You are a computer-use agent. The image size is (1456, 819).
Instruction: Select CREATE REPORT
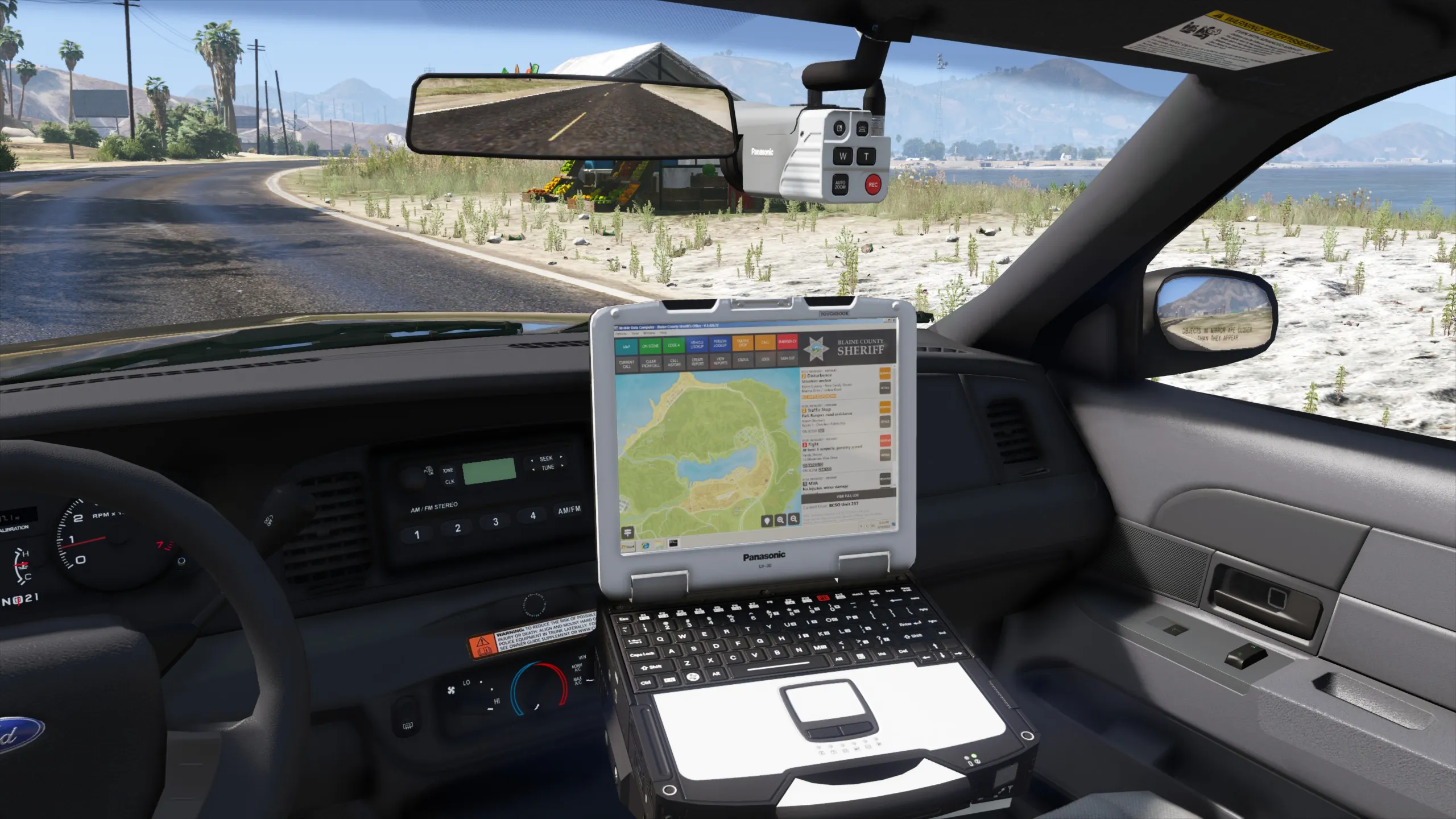(697, 362)
